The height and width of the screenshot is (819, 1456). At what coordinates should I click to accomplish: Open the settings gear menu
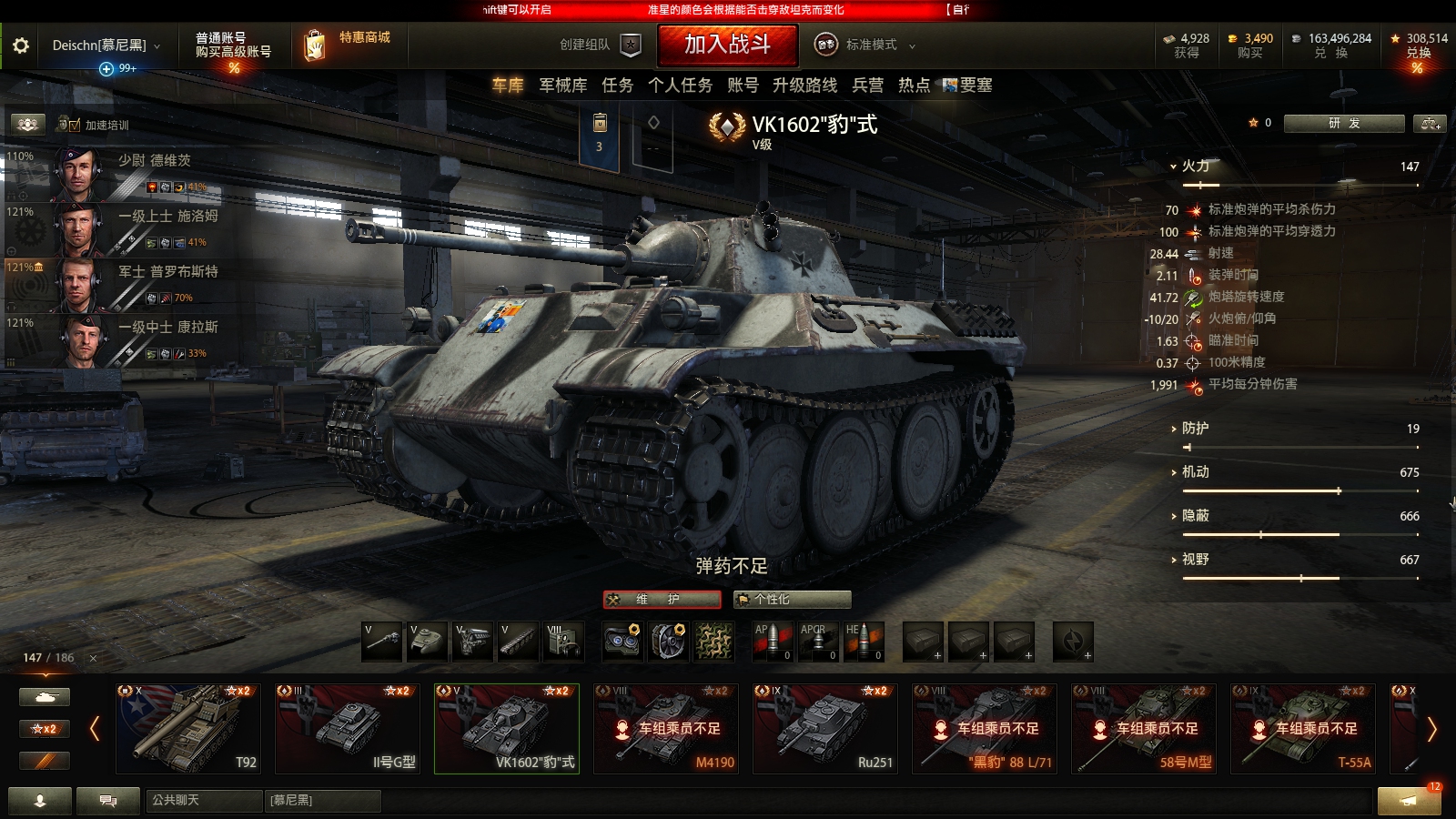coord(19,43)
